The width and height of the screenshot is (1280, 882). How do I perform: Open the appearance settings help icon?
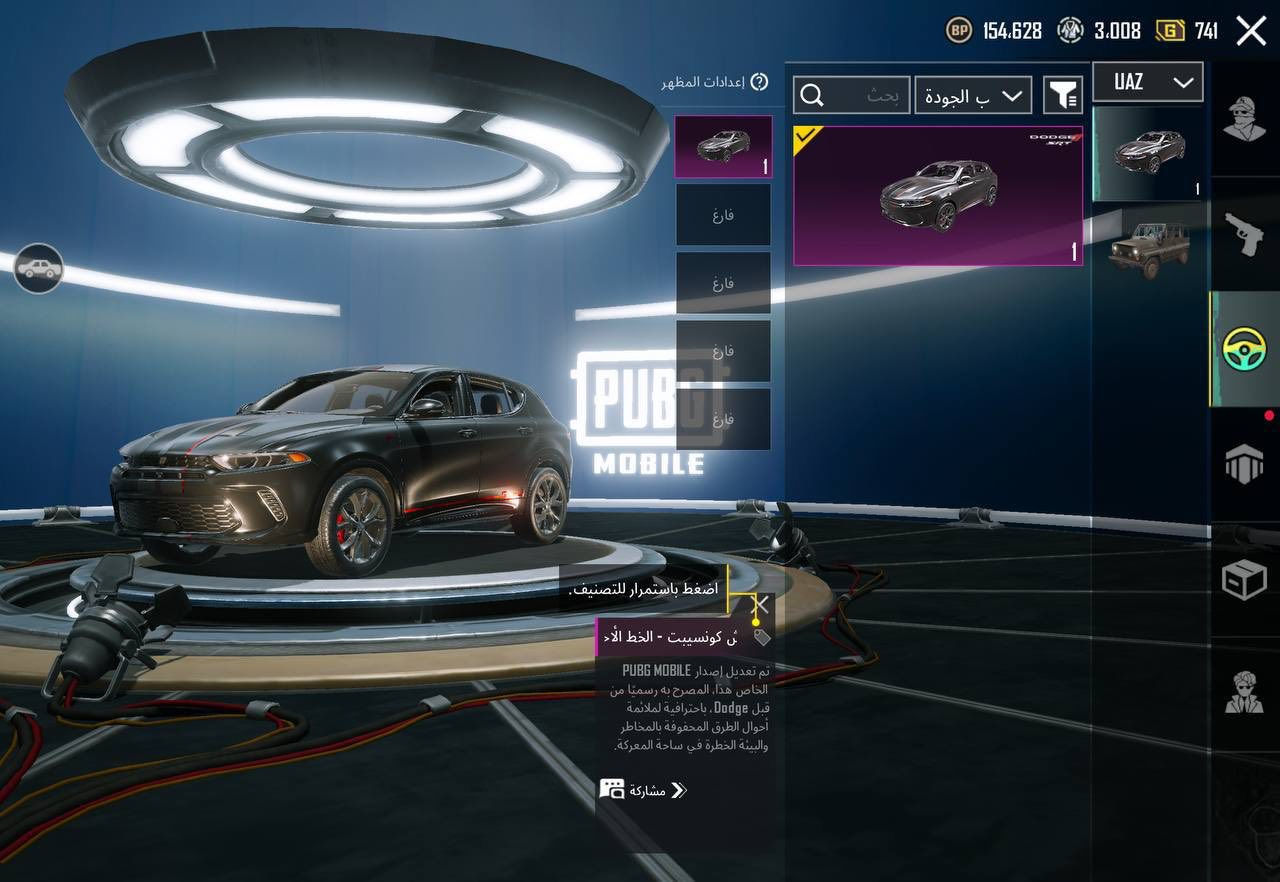coord(759,82)
